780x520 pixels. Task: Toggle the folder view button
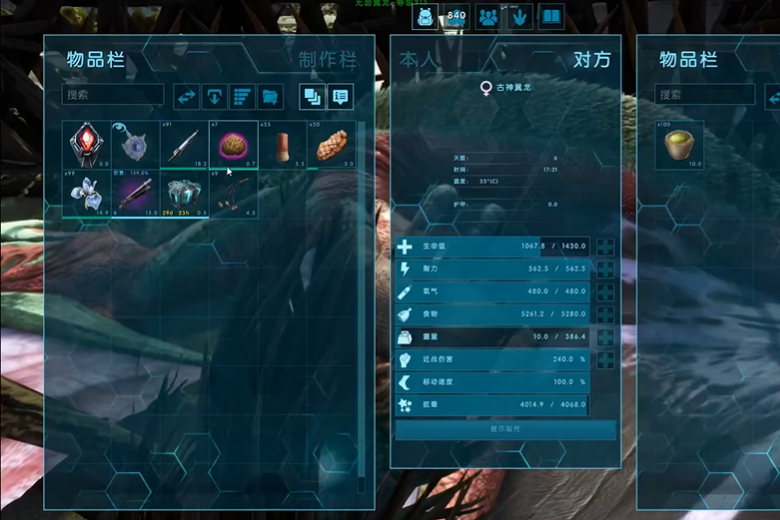270,97
